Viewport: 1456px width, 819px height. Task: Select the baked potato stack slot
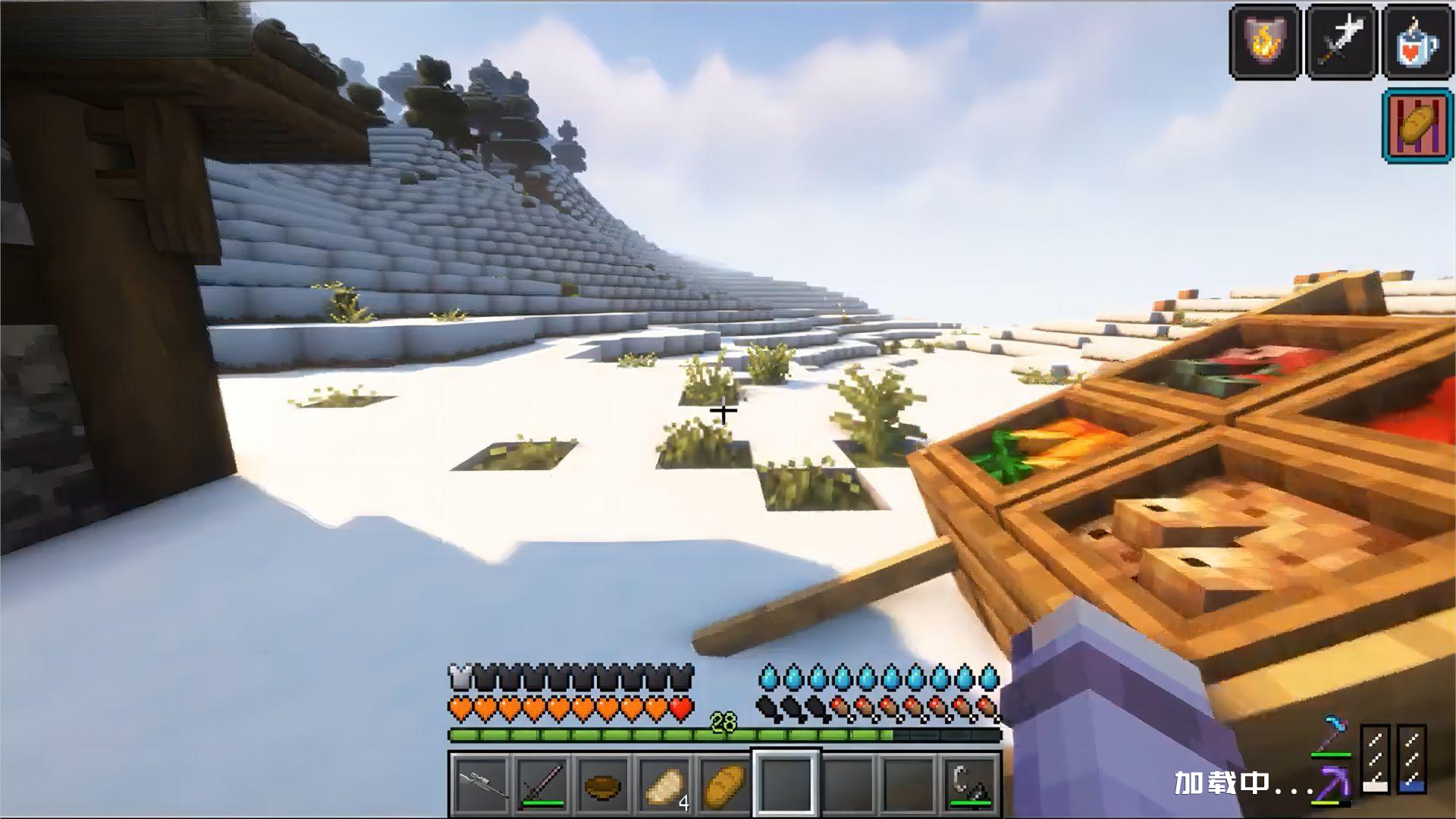click(666, 783)
